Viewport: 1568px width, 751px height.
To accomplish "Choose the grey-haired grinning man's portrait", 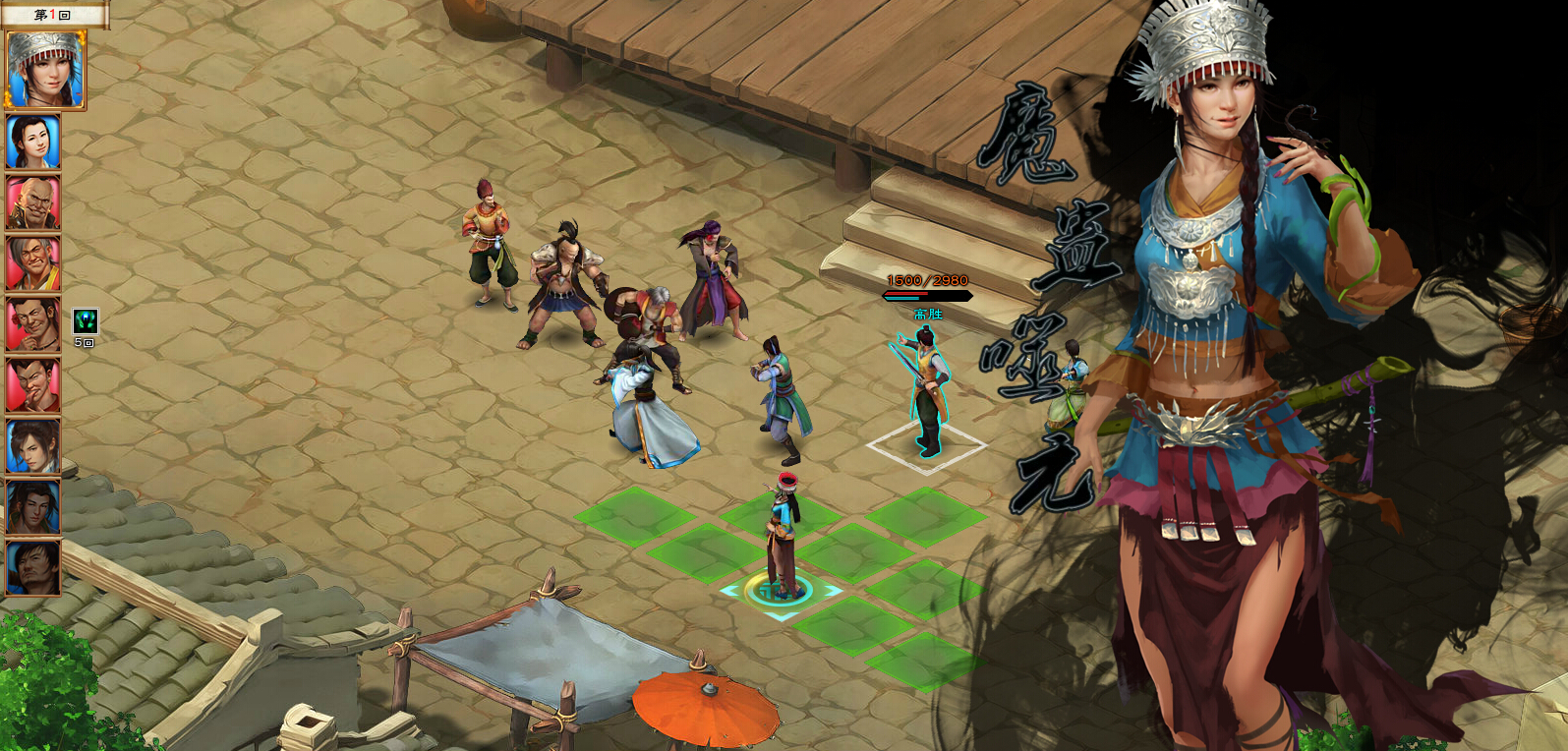I will click(33, 263).
